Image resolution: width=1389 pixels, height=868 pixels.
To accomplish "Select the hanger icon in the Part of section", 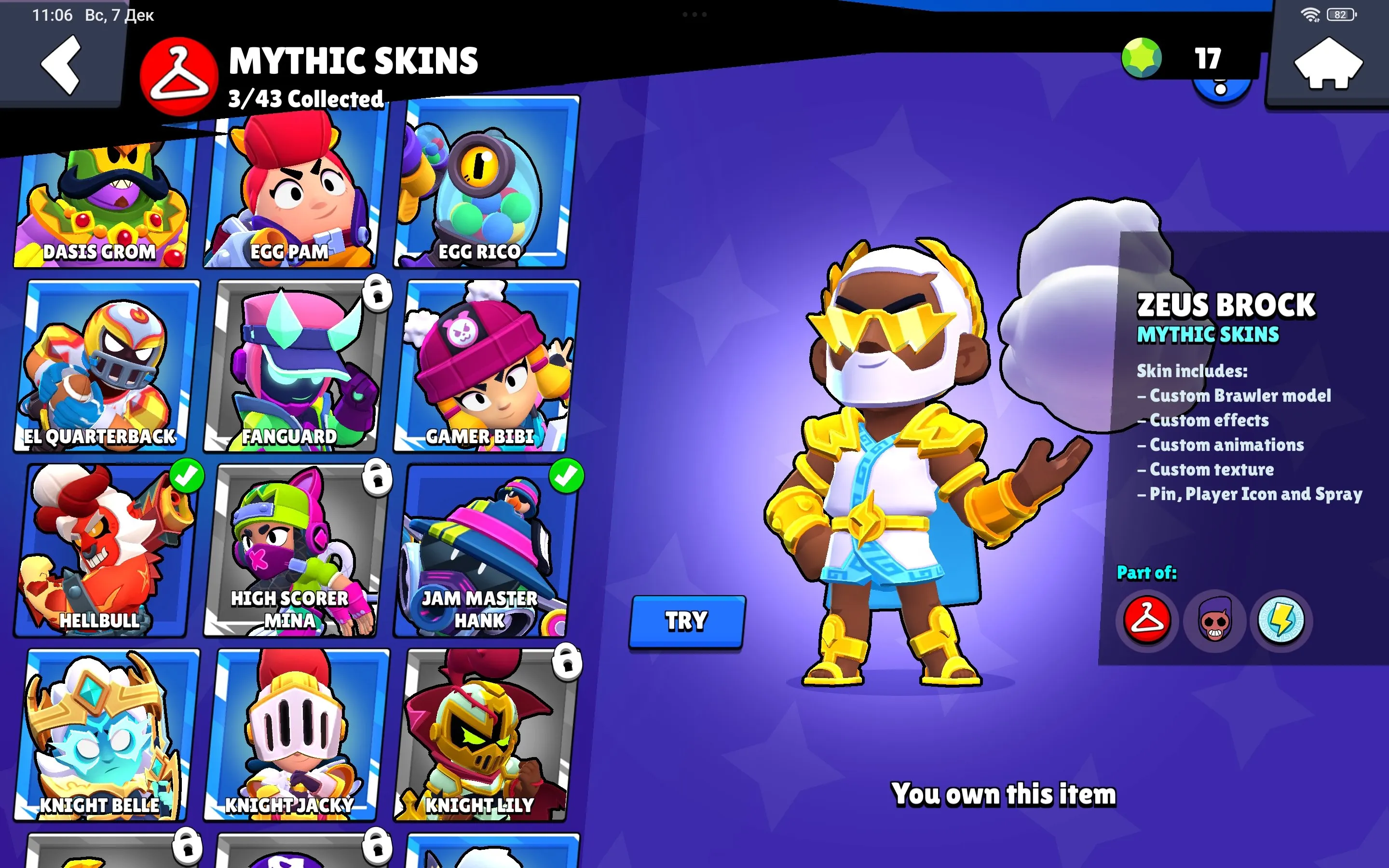I will [1147, 621].
